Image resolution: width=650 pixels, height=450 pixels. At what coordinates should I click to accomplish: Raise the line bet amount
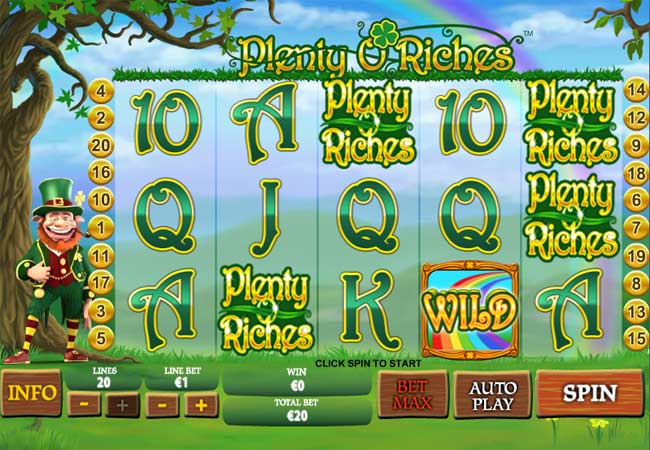pos(200,405)
